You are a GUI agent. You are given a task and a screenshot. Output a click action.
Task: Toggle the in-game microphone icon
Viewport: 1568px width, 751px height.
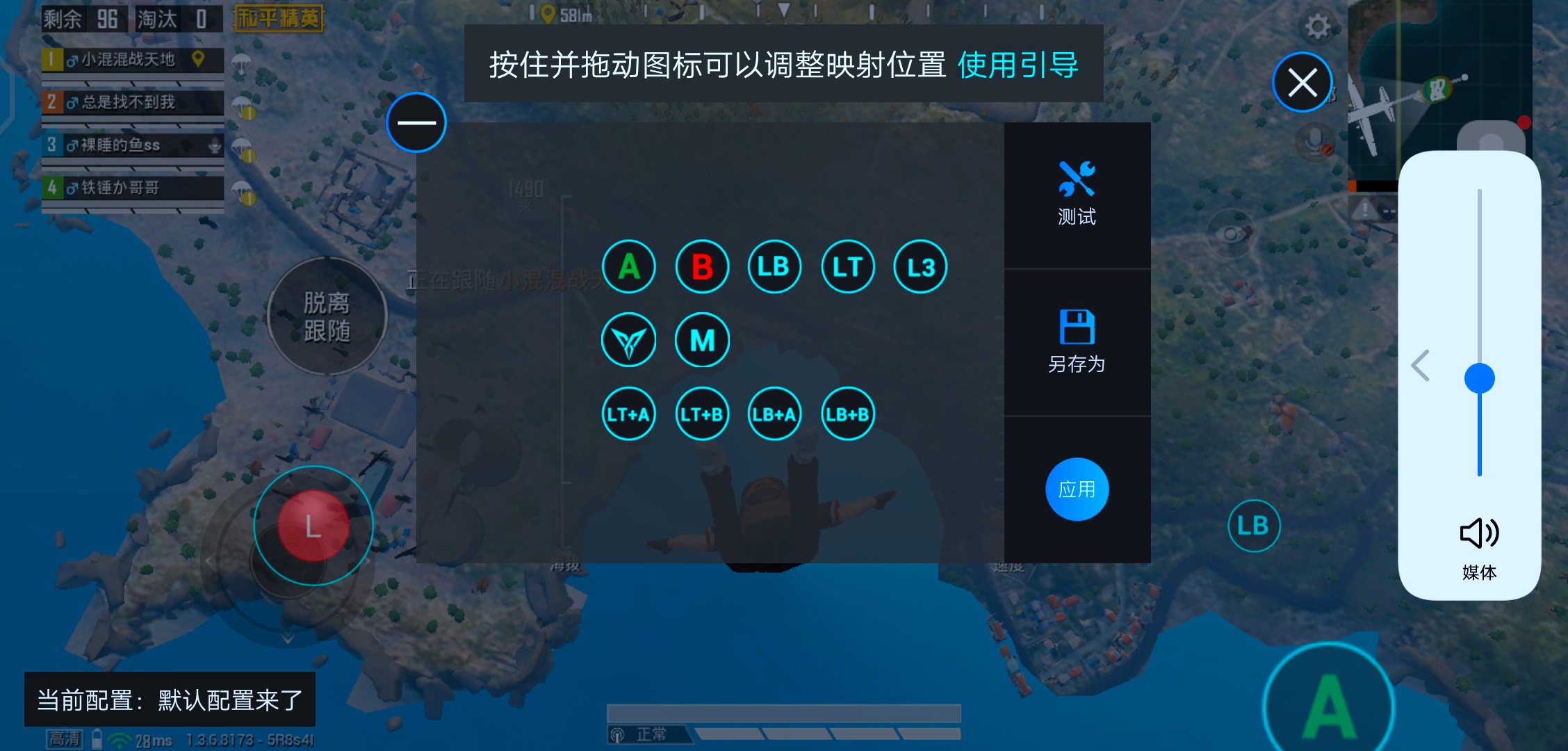pos(1314,139)
